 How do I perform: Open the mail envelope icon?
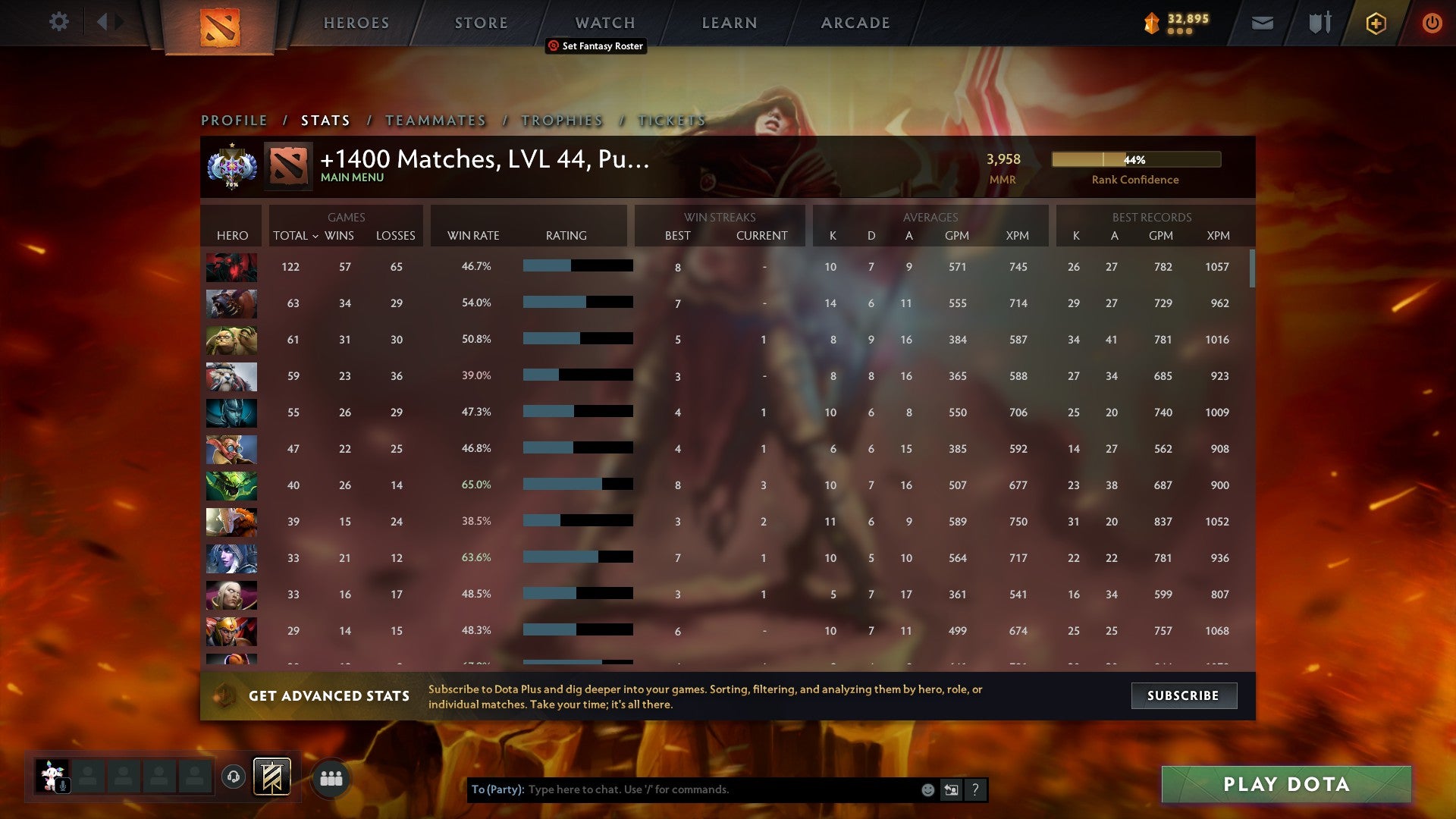1262,23
